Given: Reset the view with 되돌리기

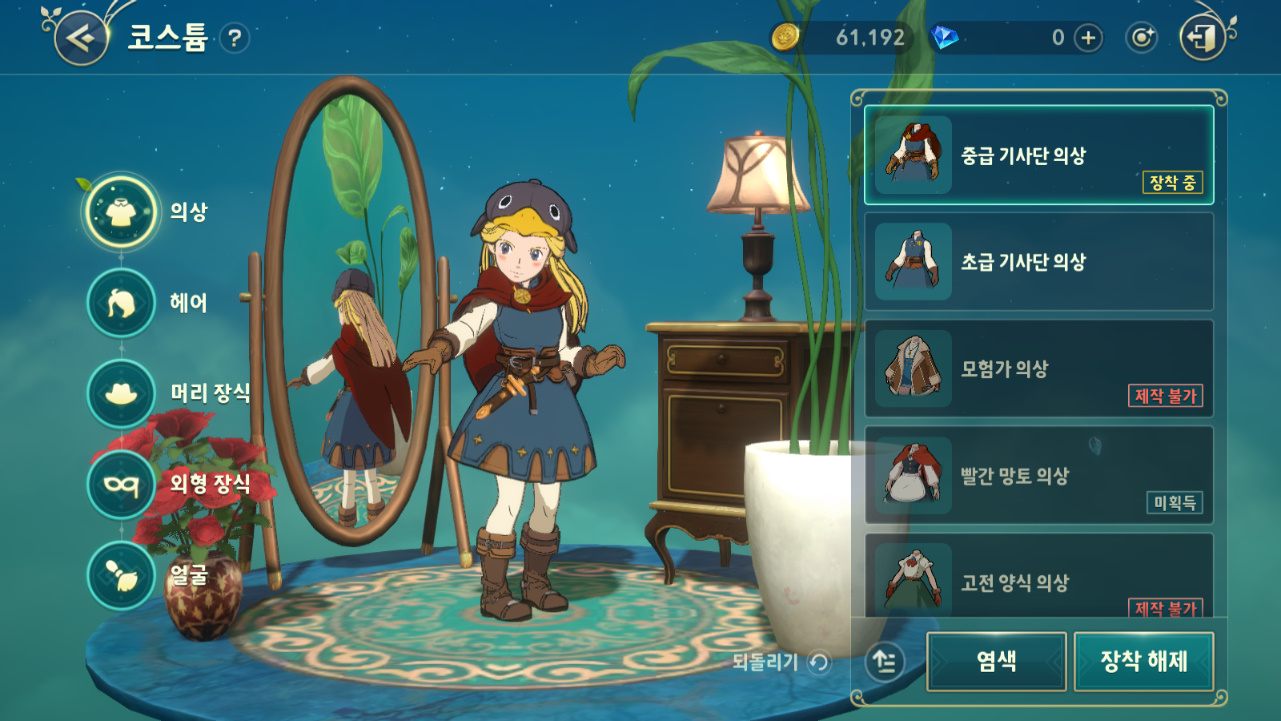Looking at the screenshot, I should (781, 661).
